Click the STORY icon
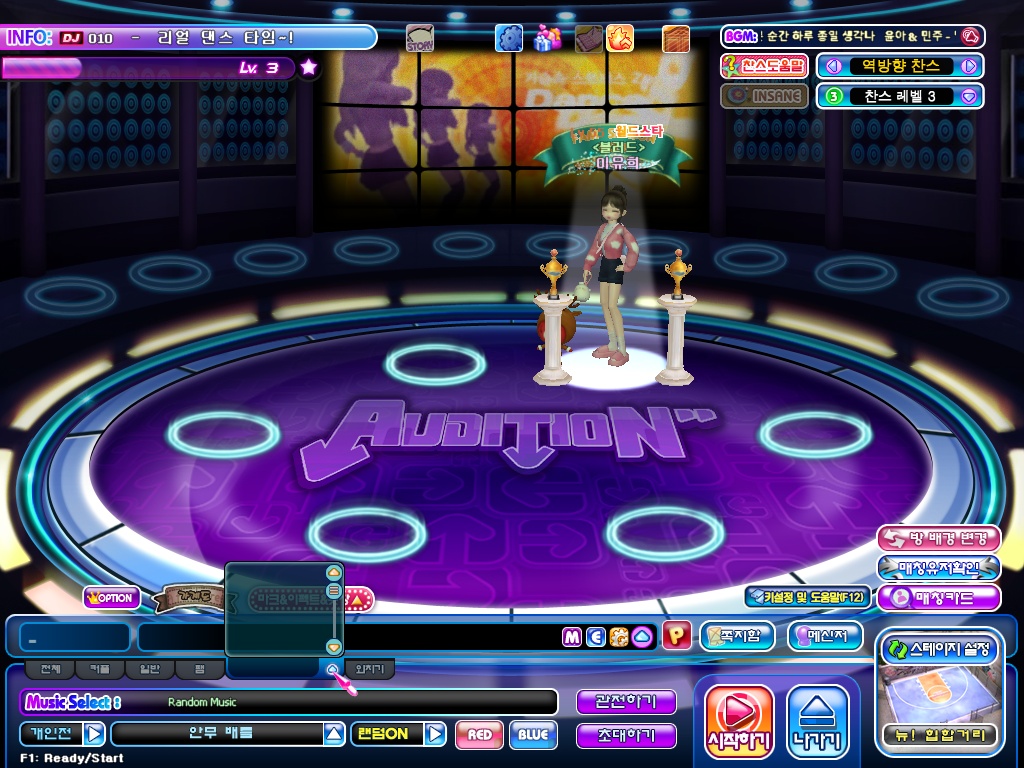This screenshot has width=1024, height=768. tap(420, 39)
